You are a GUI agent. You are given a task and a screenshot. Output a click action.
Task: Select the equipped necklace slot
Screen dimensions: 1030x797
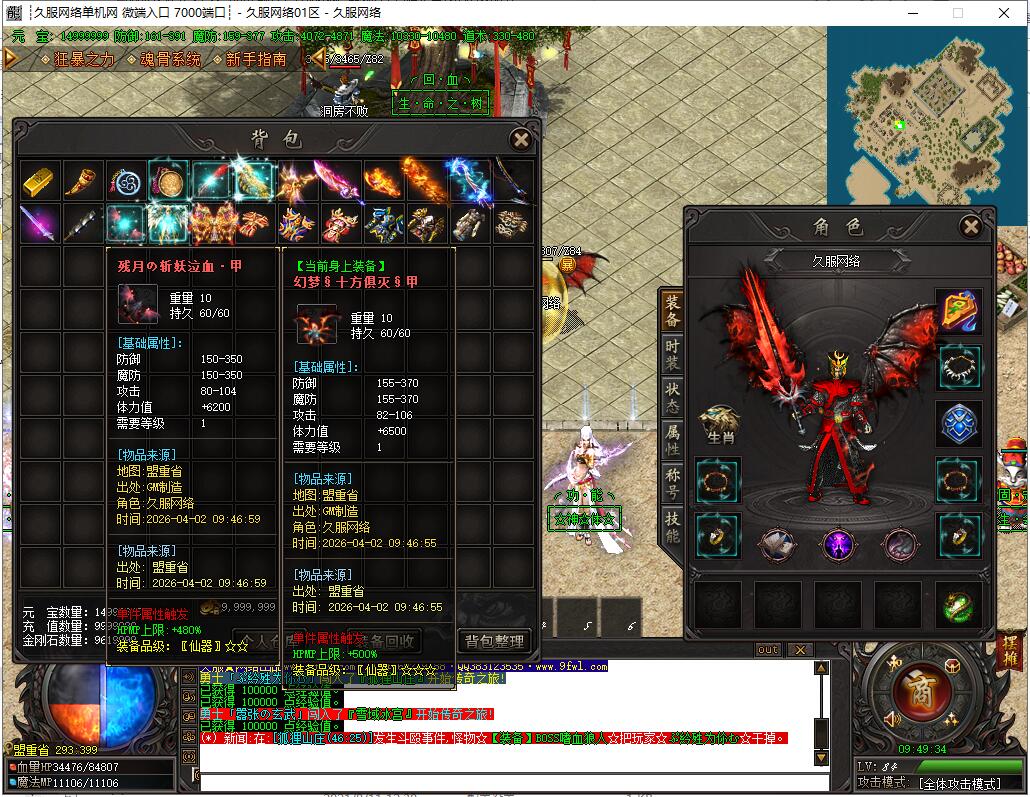[x=958, y=367]
